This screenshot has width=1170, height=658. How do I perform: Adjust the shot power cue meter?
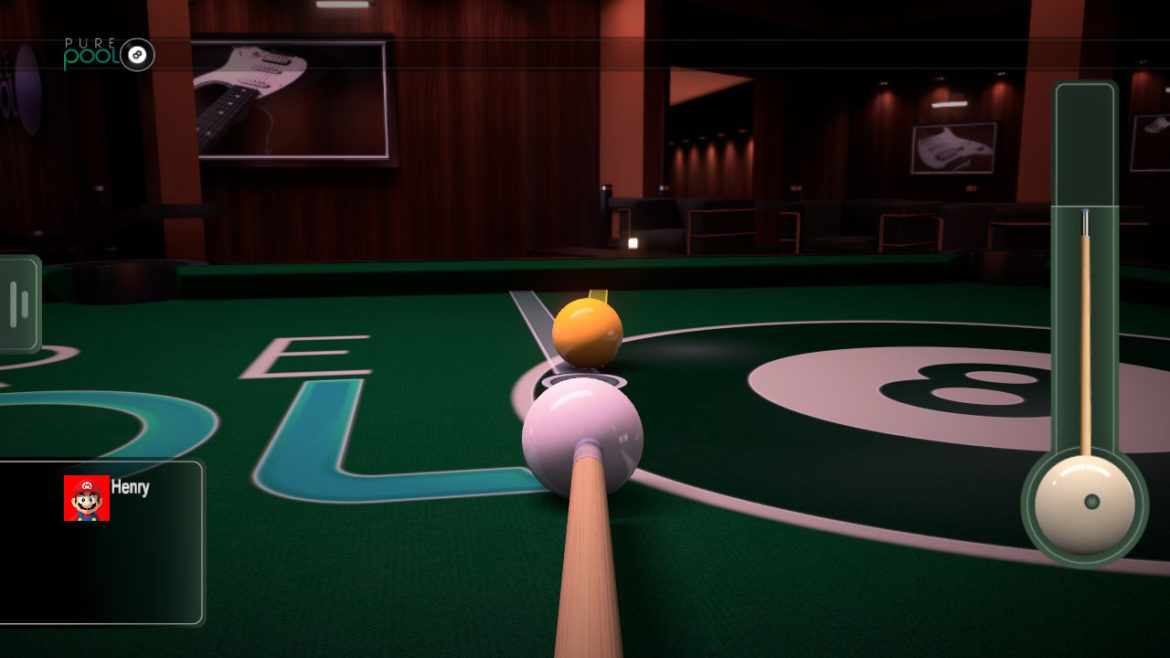[1085, 320]
